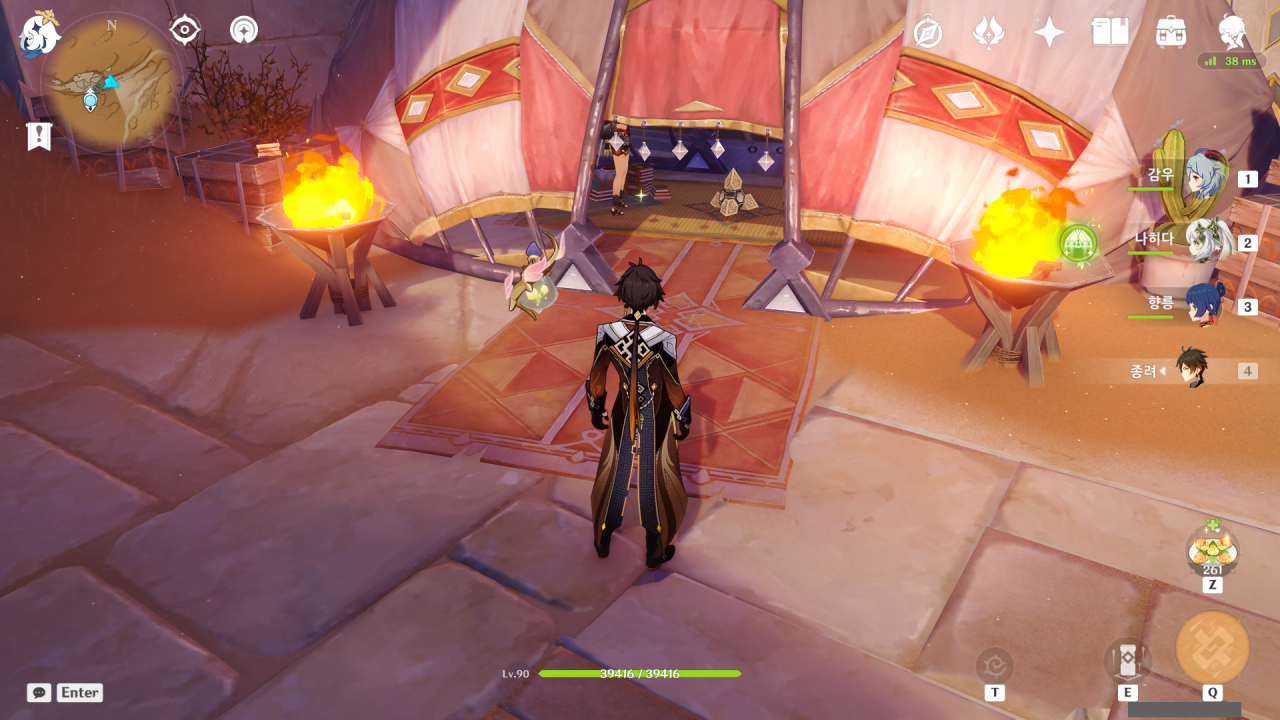This screenshot has width=1280, height=720.
Task: Open the chat speech bubble icon
Action: (x=39, y=692)
